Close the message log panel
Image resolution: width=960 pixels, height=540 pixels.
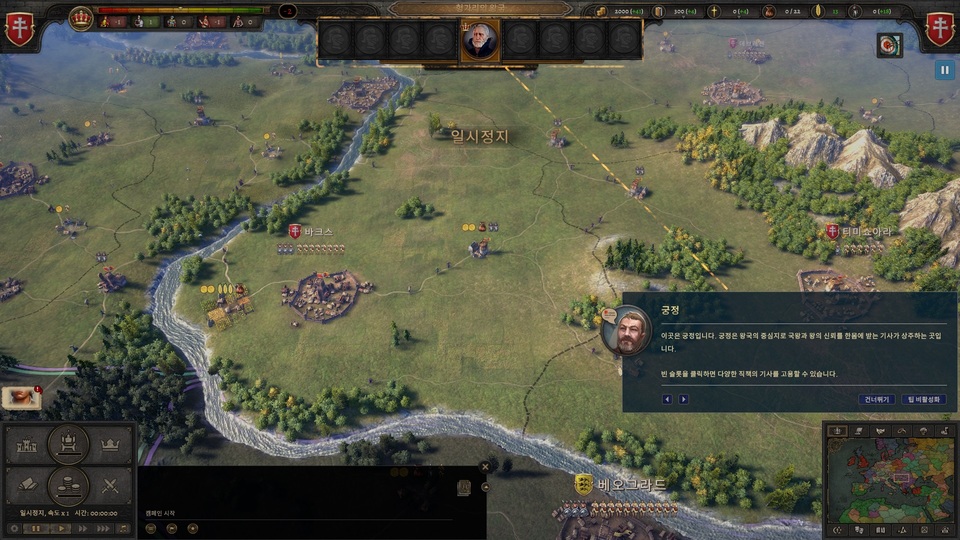point(485,466)
